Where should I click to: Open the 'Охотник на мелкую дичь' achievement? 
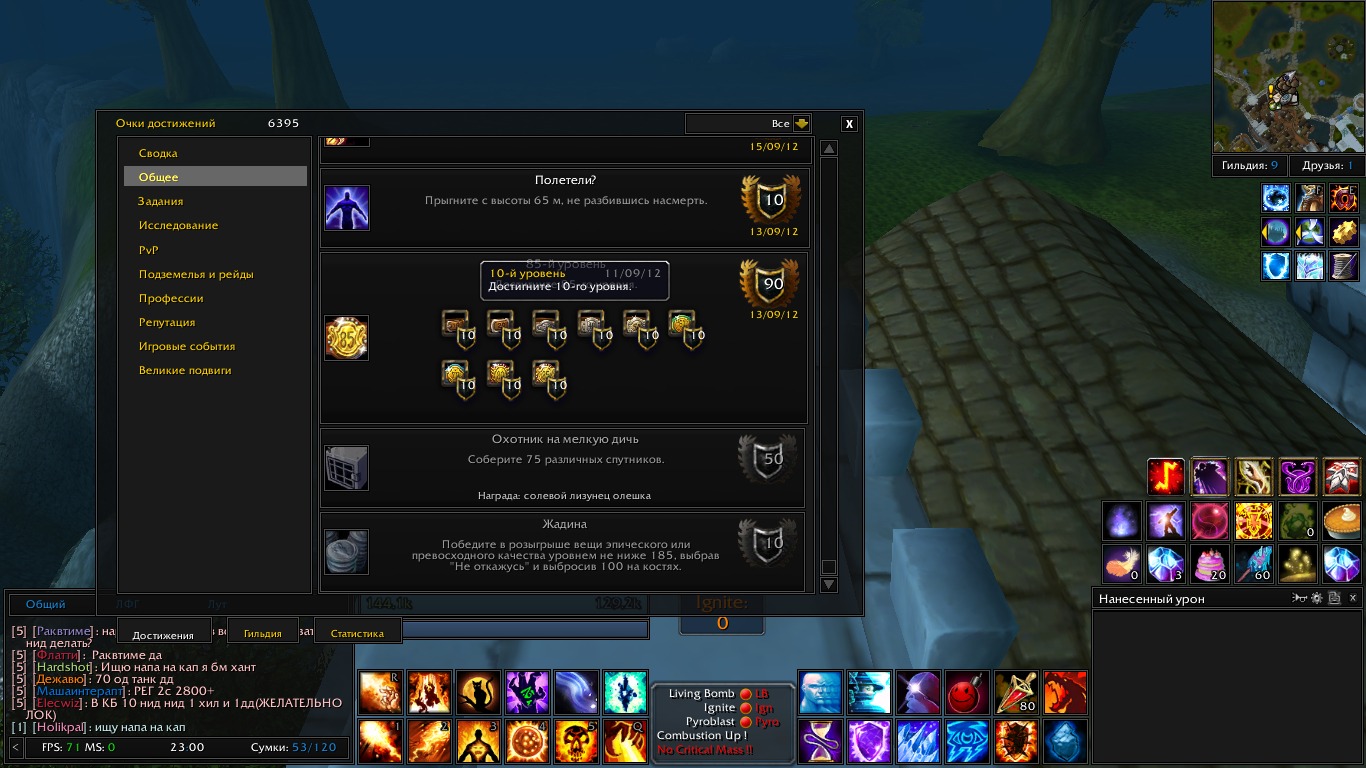tap(563, 467)
